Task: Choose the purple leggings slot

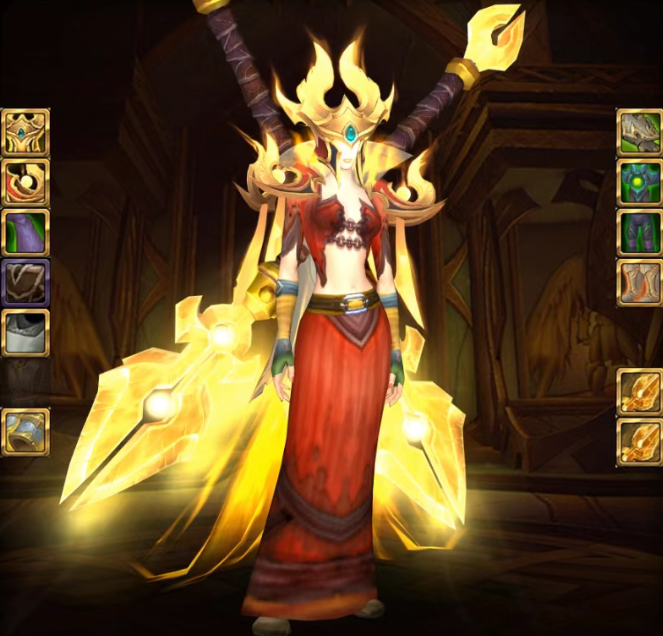Action: (x=639, y=233)
